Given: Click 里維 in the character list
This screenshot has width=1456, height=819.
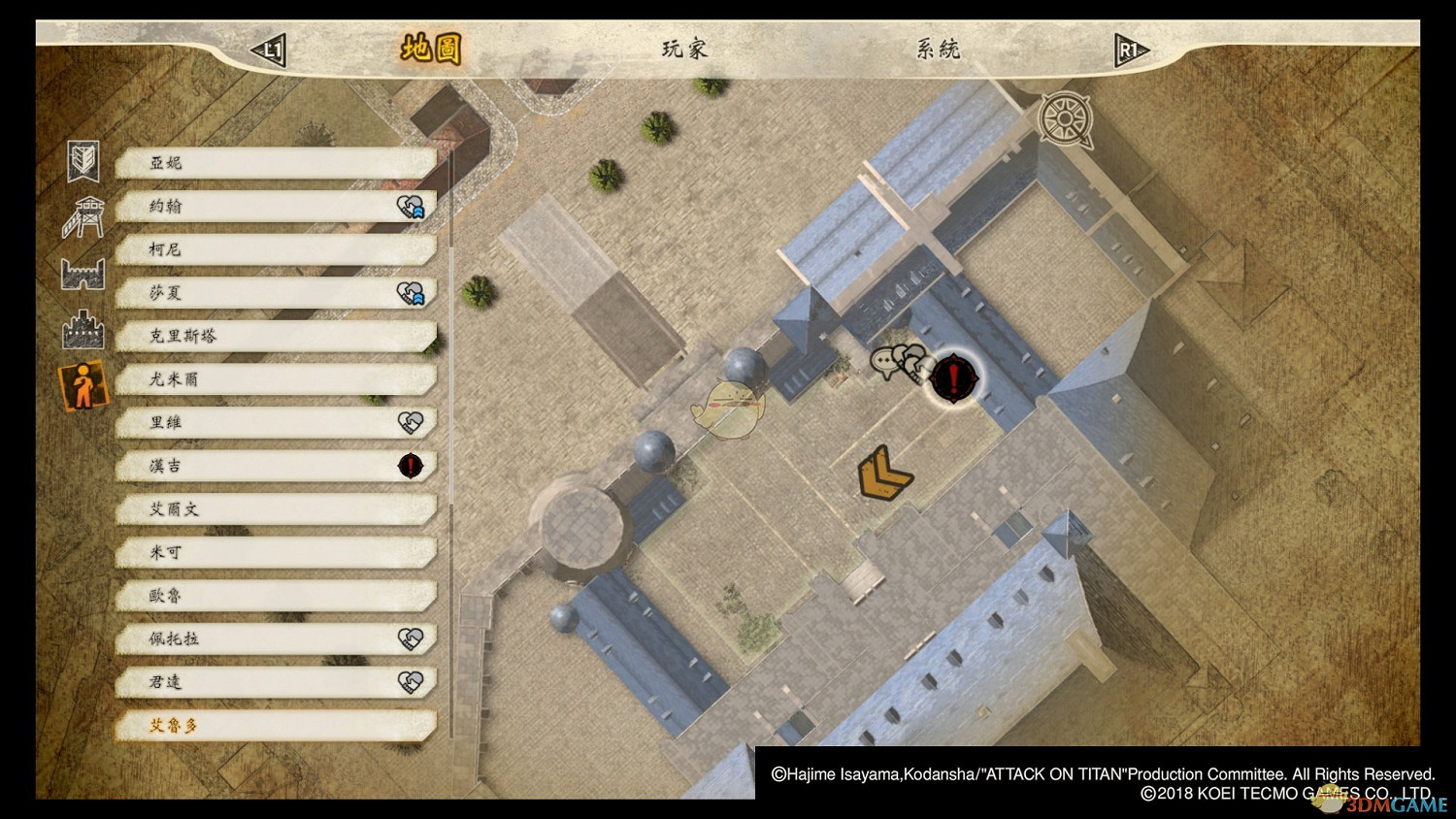Looking at the screenshot, I should coord(276,423).
